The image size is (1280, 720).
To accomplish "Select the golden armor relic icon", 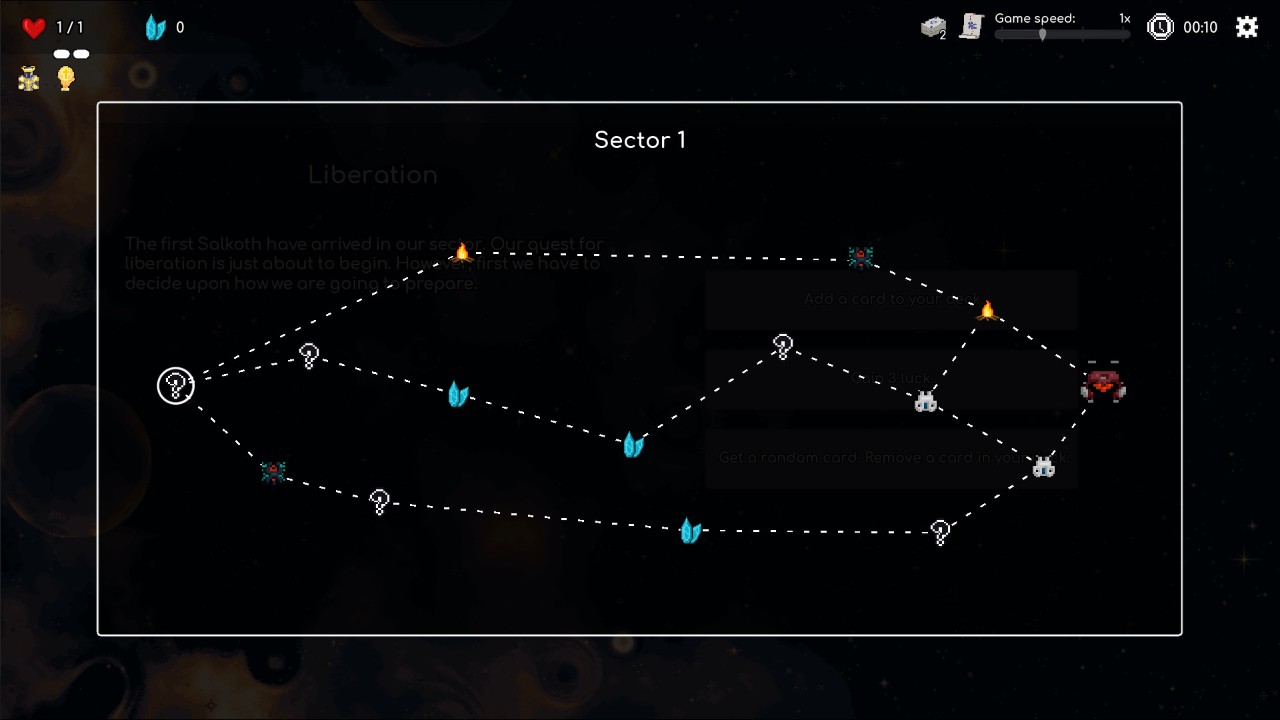I will point(29,79).
